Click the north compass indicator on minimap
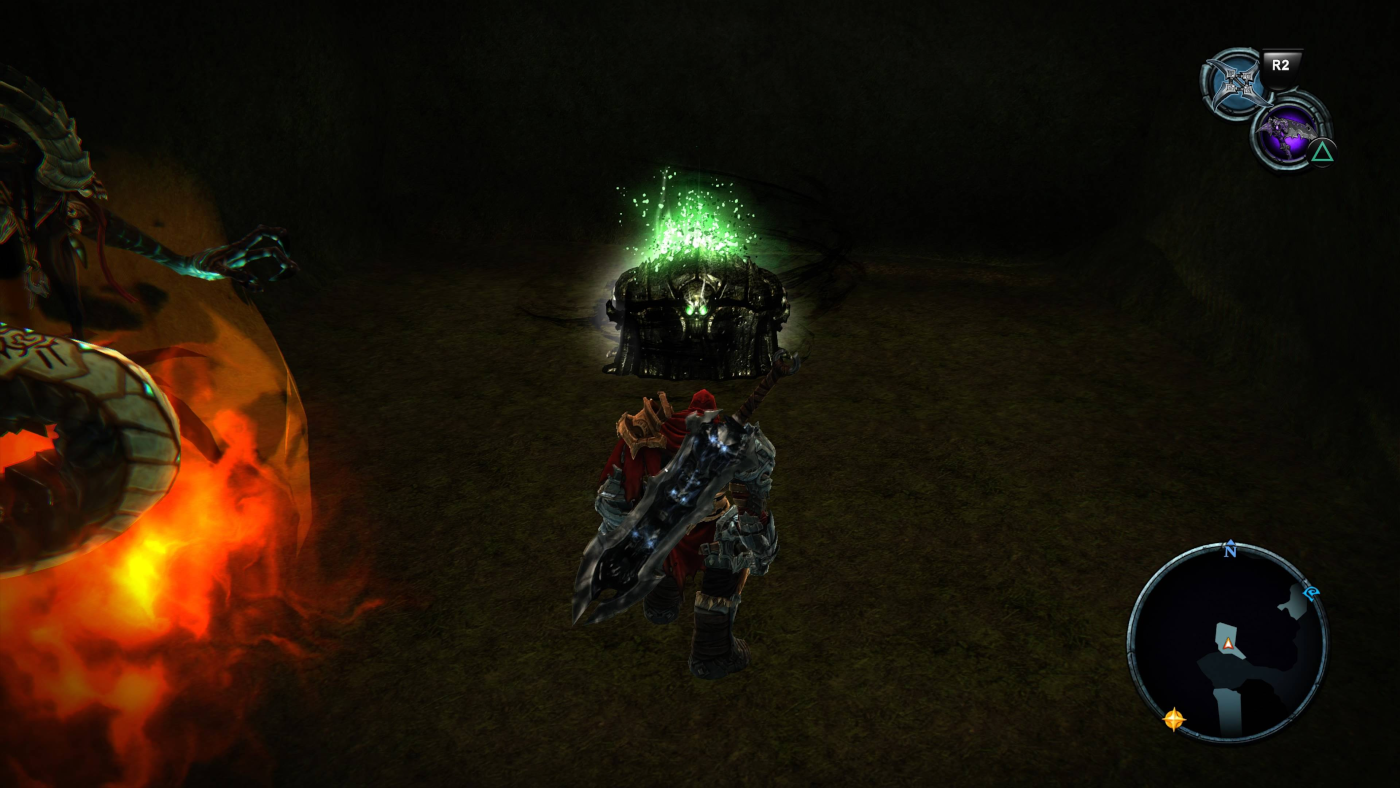This screenshot has height=788, width=1400. (x=1230, y=550)
